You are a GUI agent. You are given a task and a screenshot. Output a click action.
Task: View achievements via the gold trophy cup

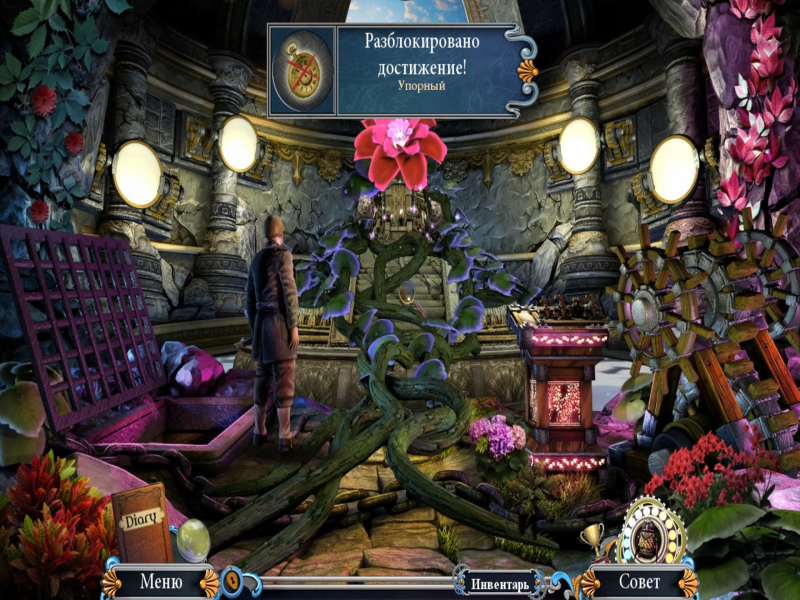pos(593,539)
